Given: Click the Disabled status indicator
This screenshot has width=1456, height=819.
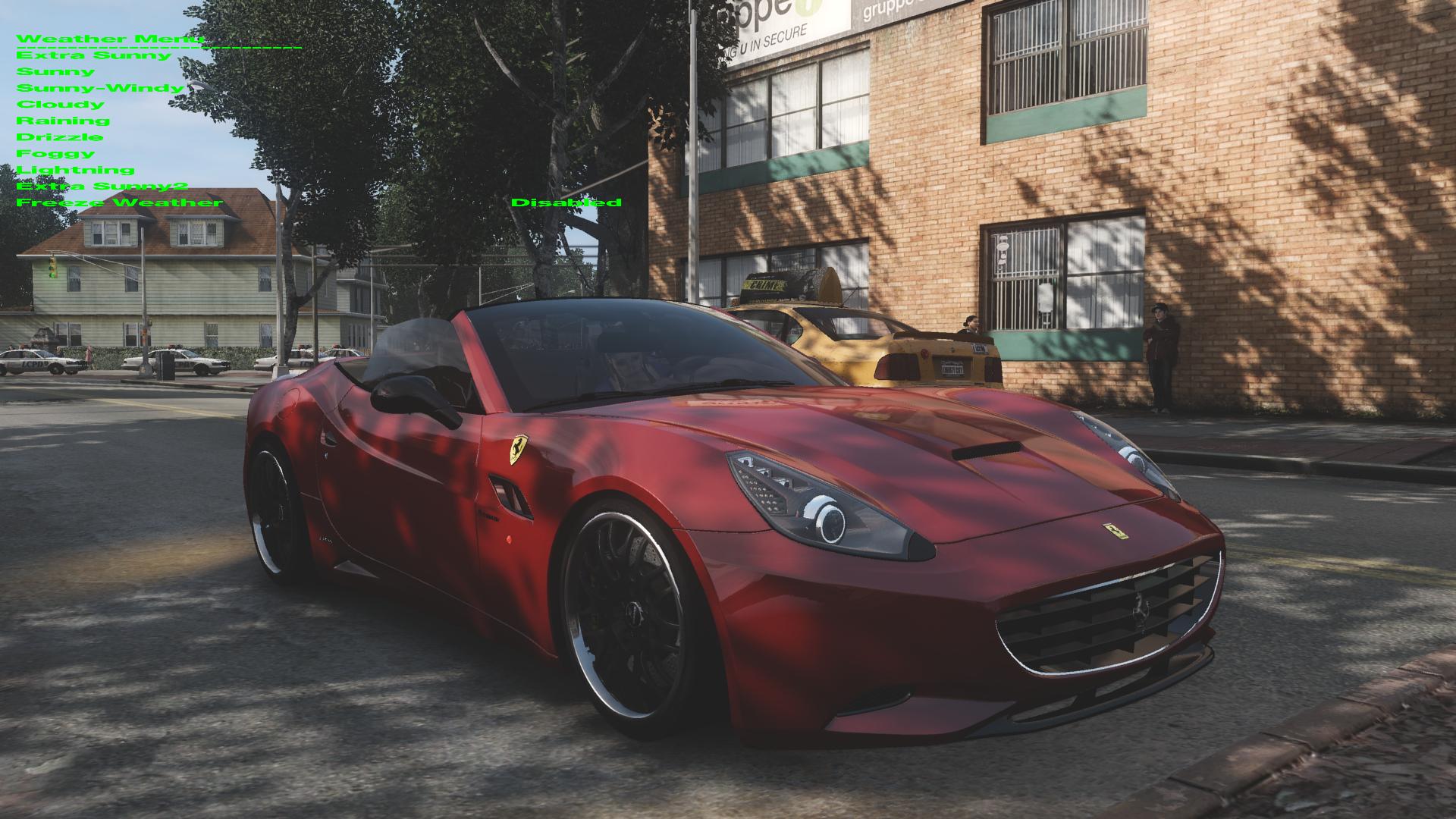Looking at the screenshot, I should click(567, 202).
